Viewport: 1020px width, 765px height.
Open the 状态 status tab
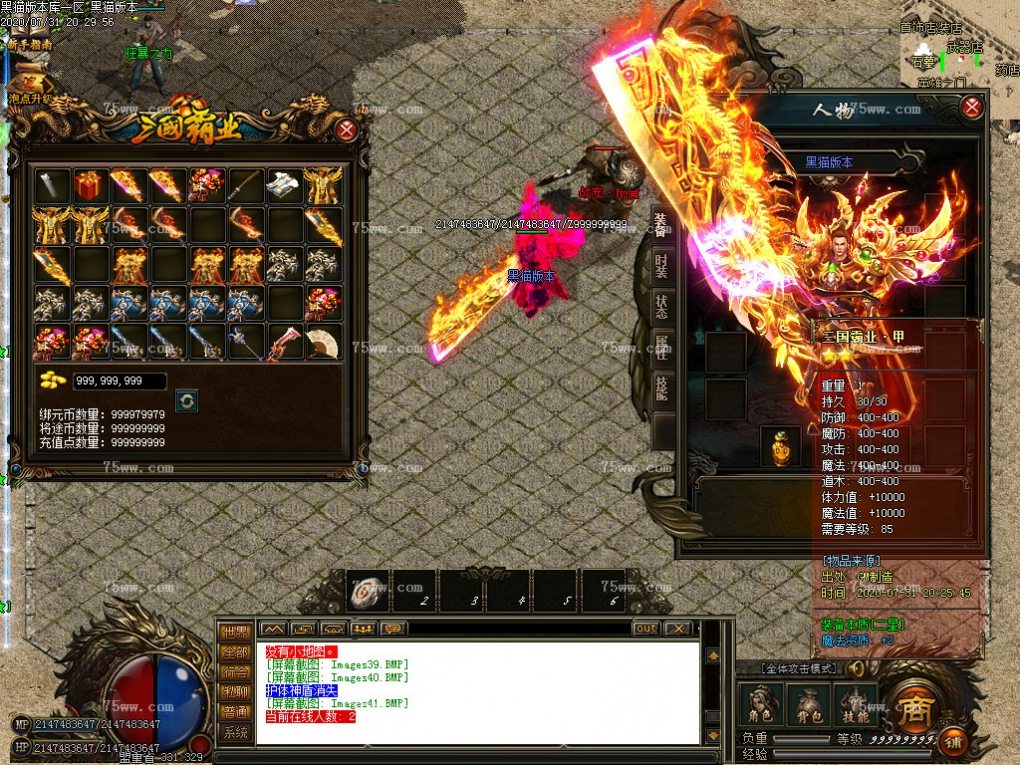[662, 307]
